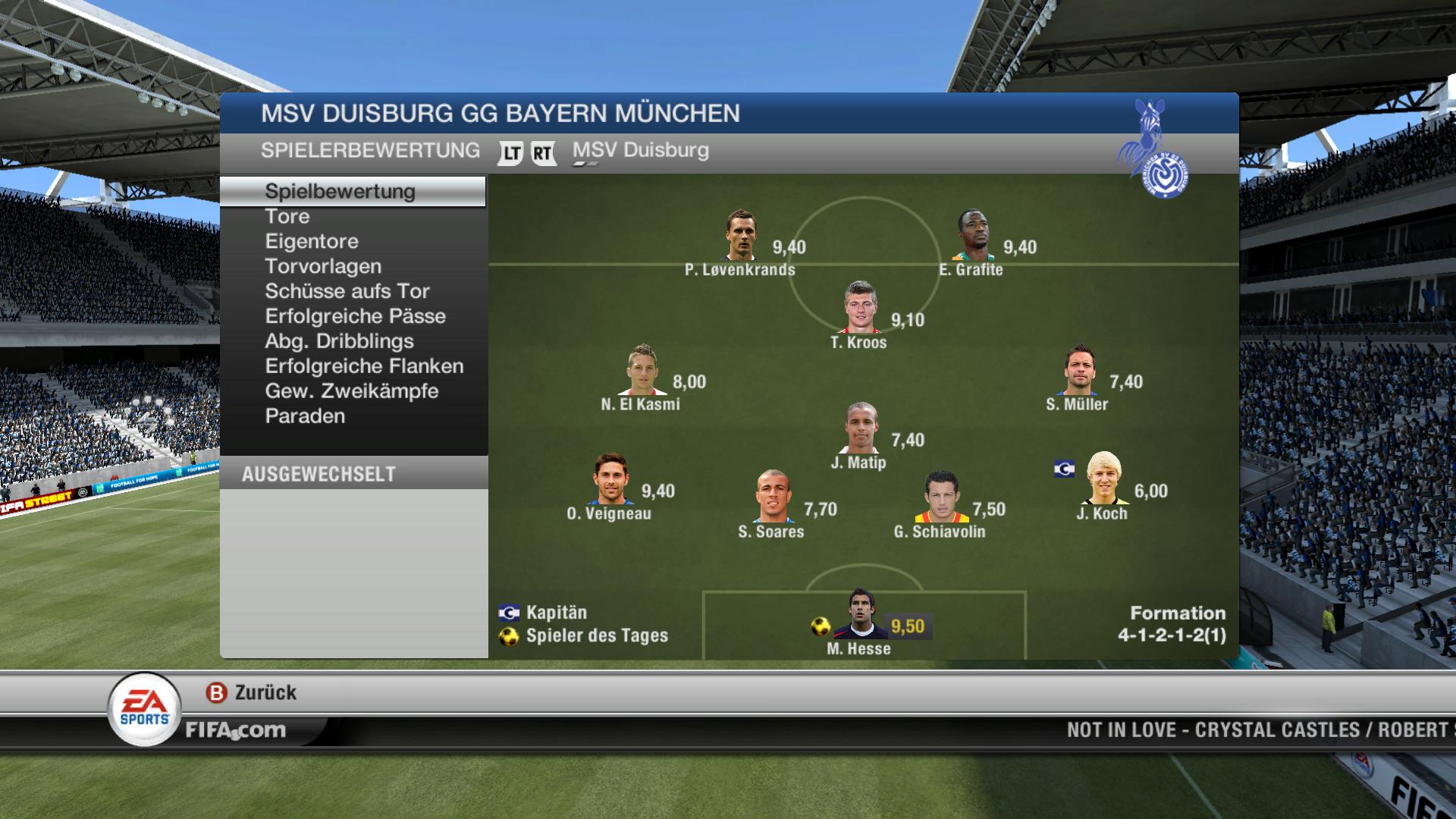Viewport: 1456px width, 819px height.
Task: Select P. Løvenkrands on the pitch
Action: point(741,235)
